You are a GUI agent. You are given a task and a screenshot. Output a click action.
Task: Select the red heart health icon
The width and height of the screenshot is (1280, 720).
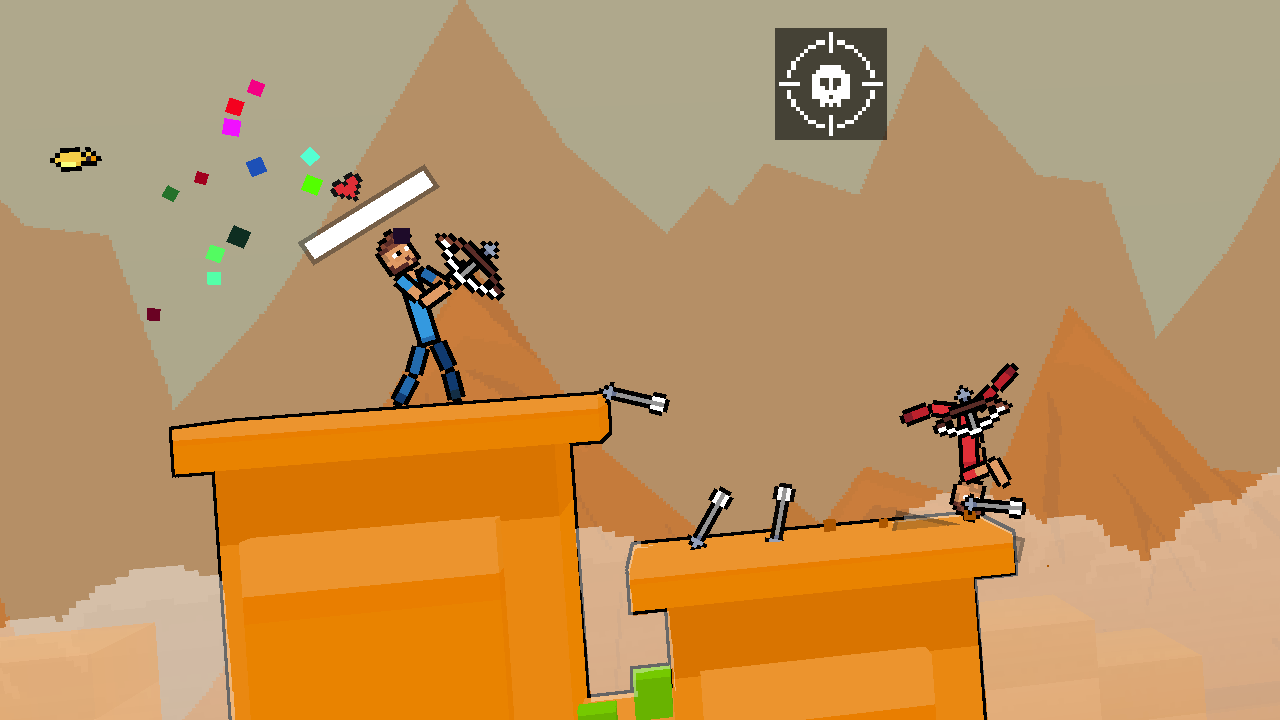345,185
